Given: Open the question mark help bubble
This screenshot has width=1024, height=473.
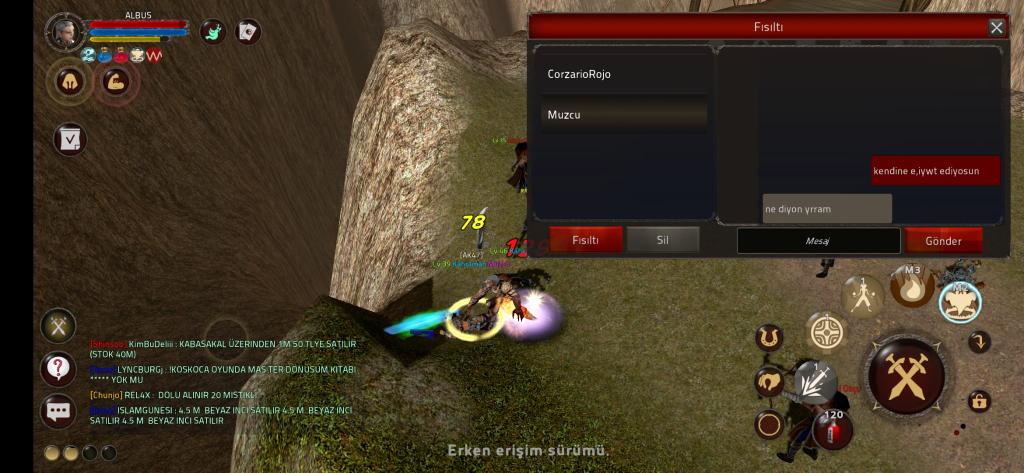Looking at the screenshot, I should (x=58, y=369).
